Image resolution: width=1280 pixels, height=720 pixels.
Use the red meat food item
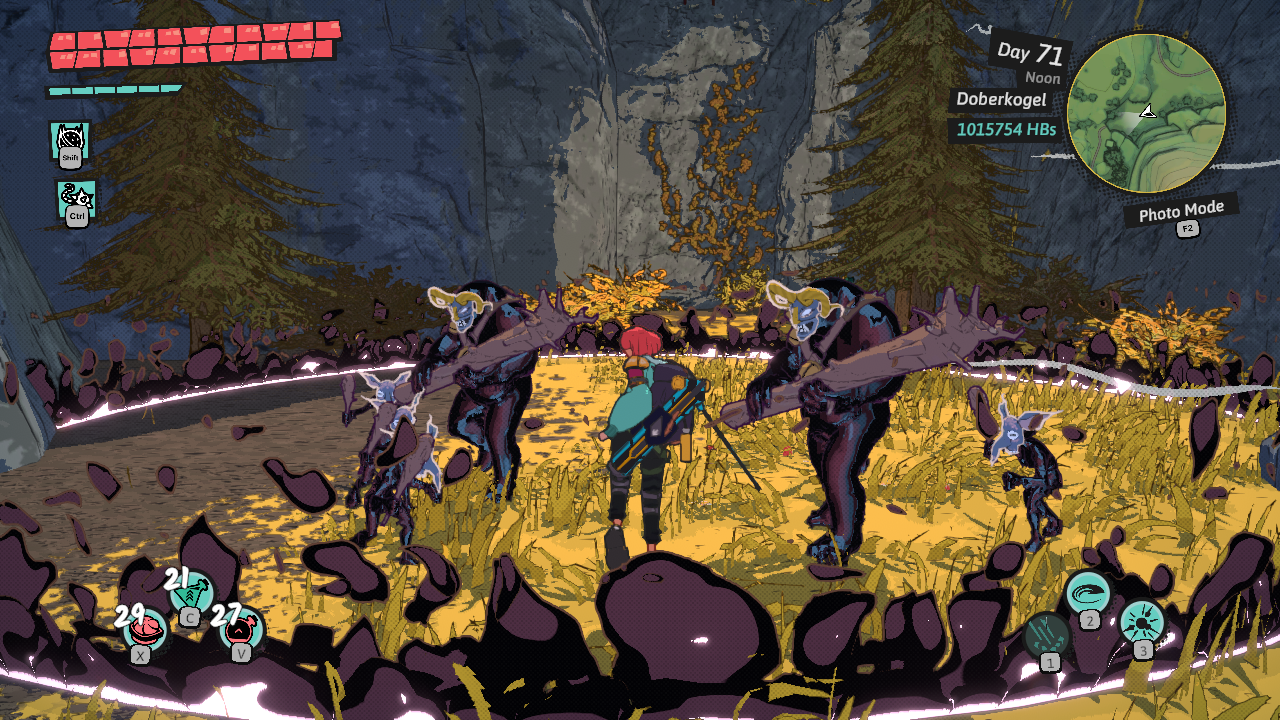click(x=146, y=630)
